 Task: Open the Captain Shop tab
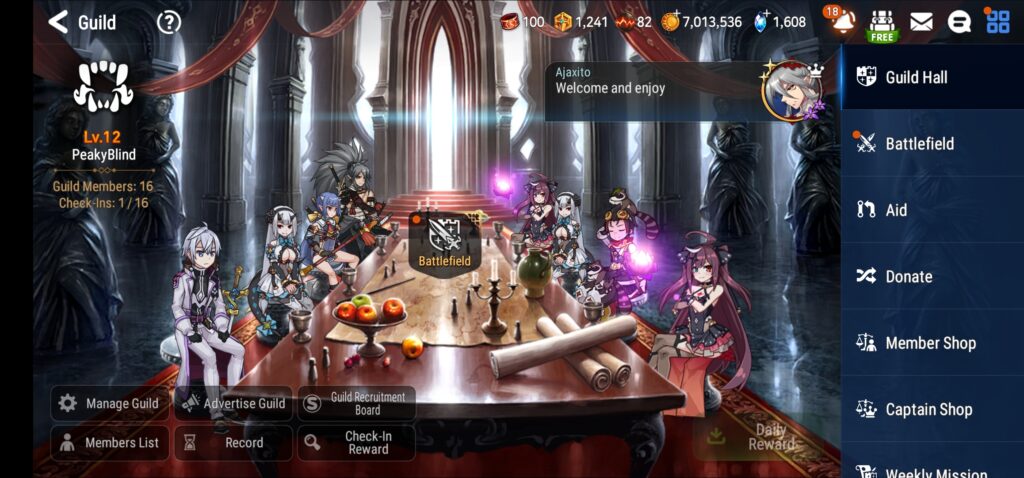tap(932, 409)
